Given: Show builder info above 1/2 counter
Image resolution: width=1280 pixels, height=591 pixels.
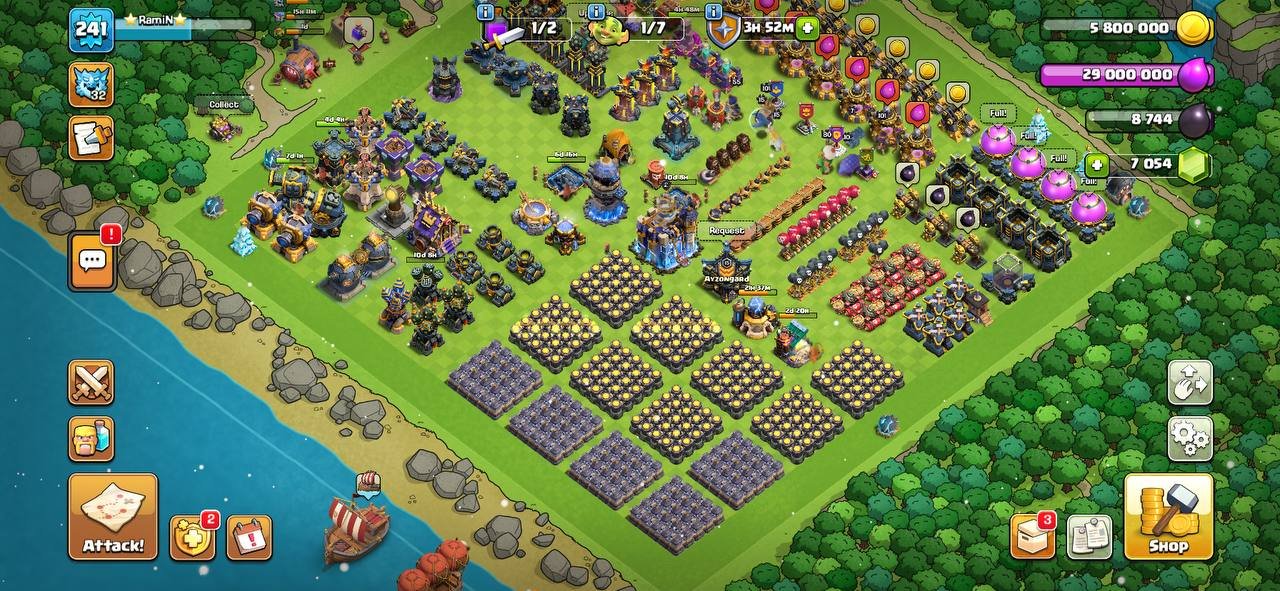Looking at the screenshot, I should click(x=487, y=12).
